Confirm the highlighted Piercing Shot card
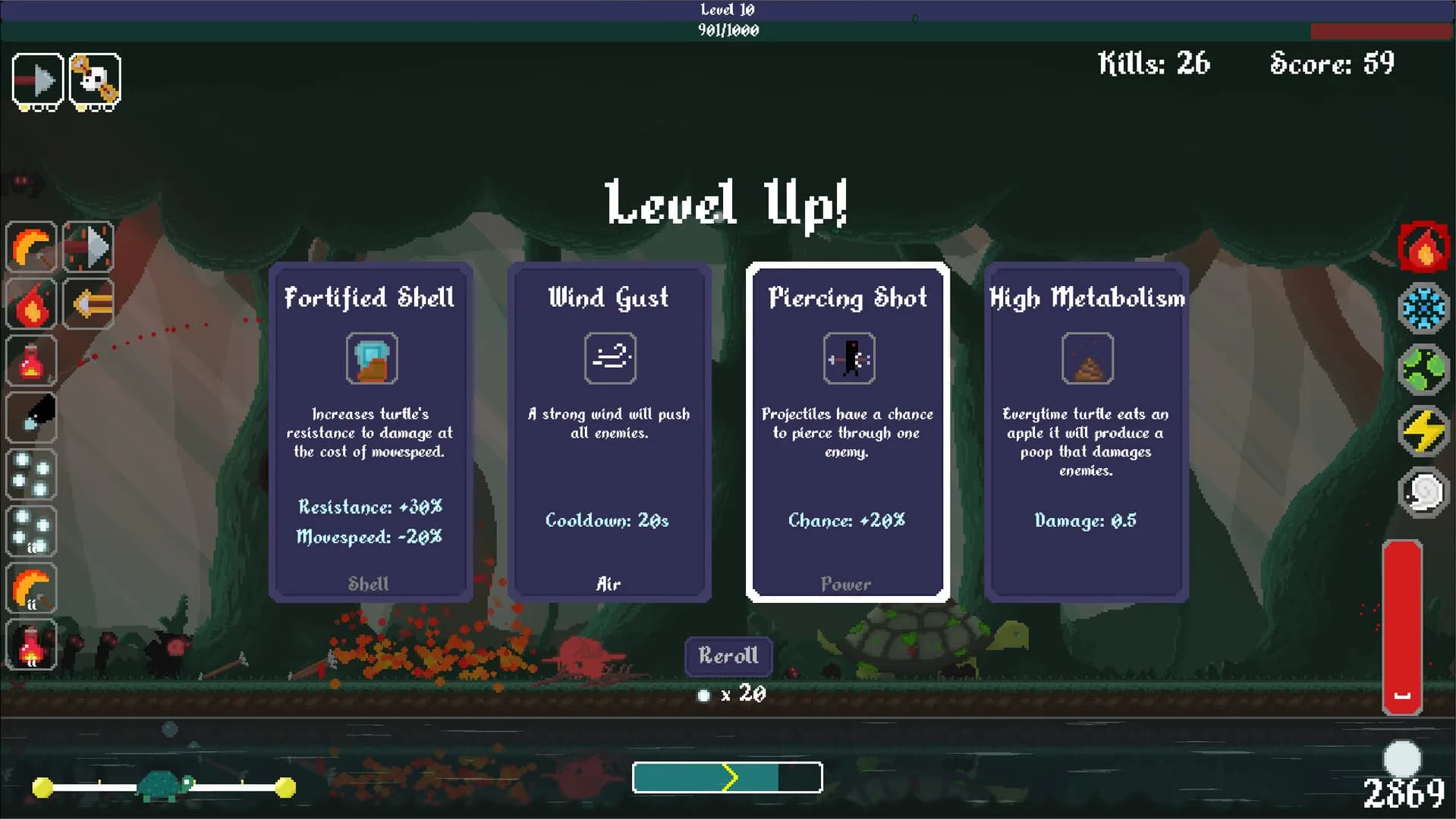The image size is (1456, 819). coord(847,428)
